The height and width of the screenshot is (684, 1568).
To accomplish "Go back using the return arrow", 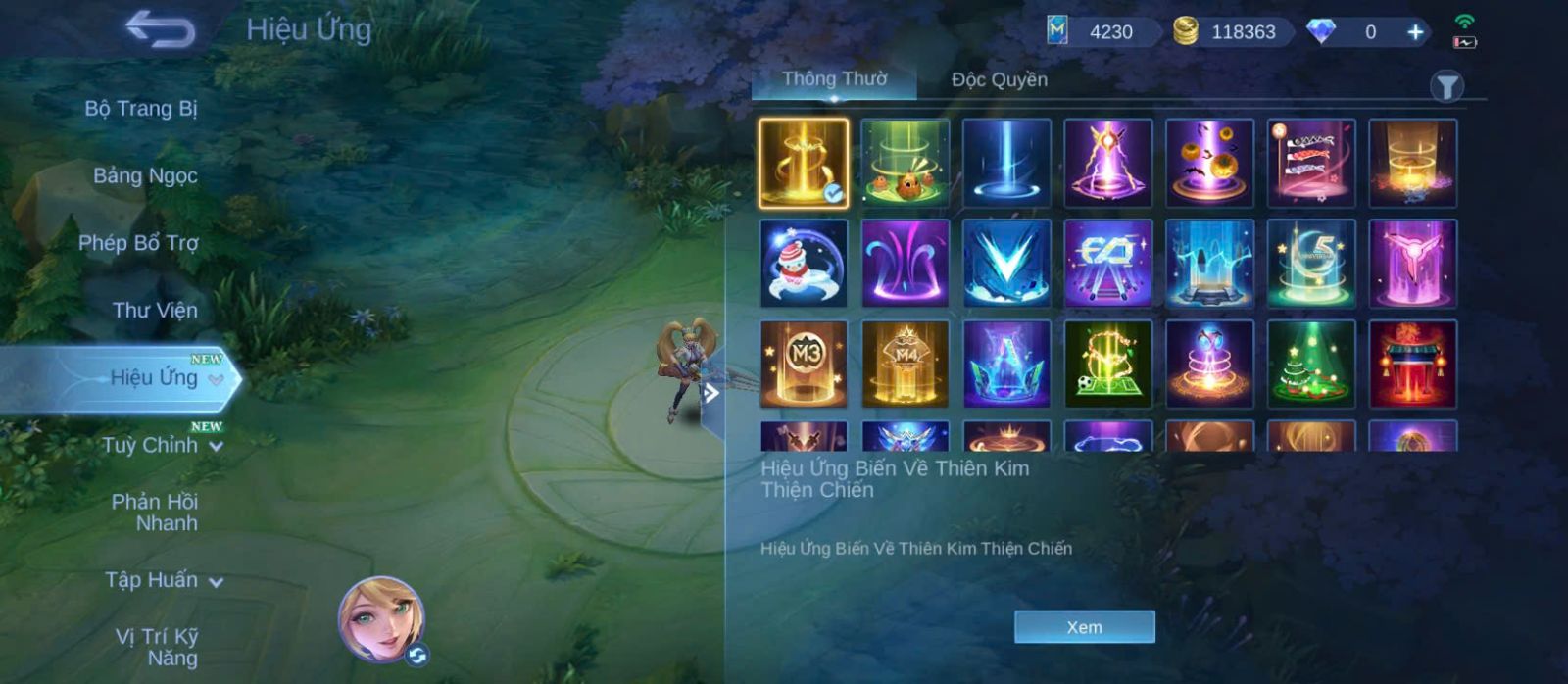I will tap(161, 30).
